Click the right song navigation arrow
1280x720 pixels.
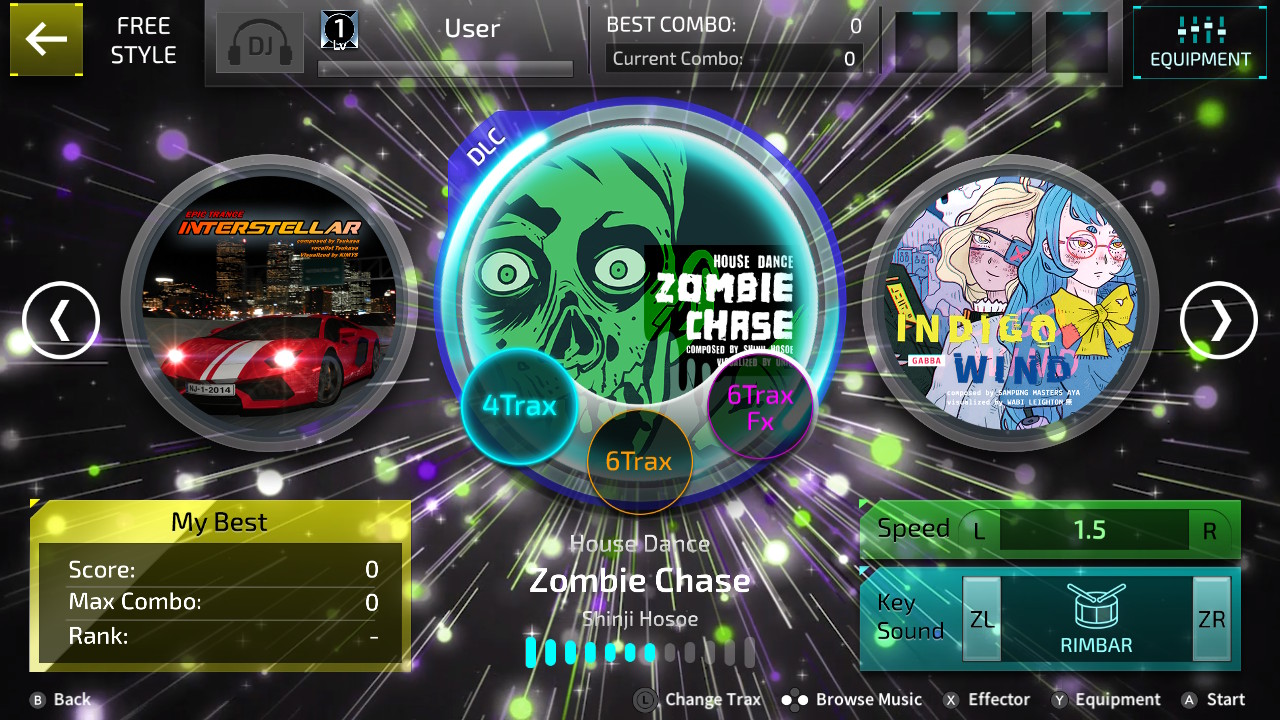coord(1218,321)
